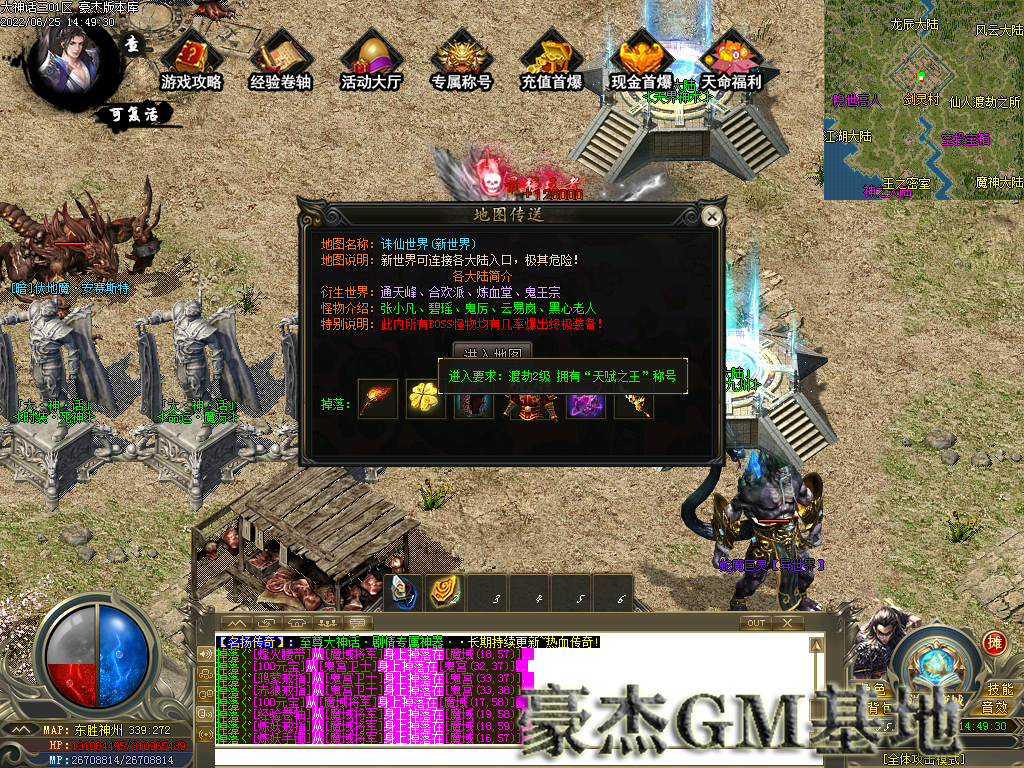The image size is (1024, 768).
Task: Click the chat panel OUT button
Action: point(756,622)
